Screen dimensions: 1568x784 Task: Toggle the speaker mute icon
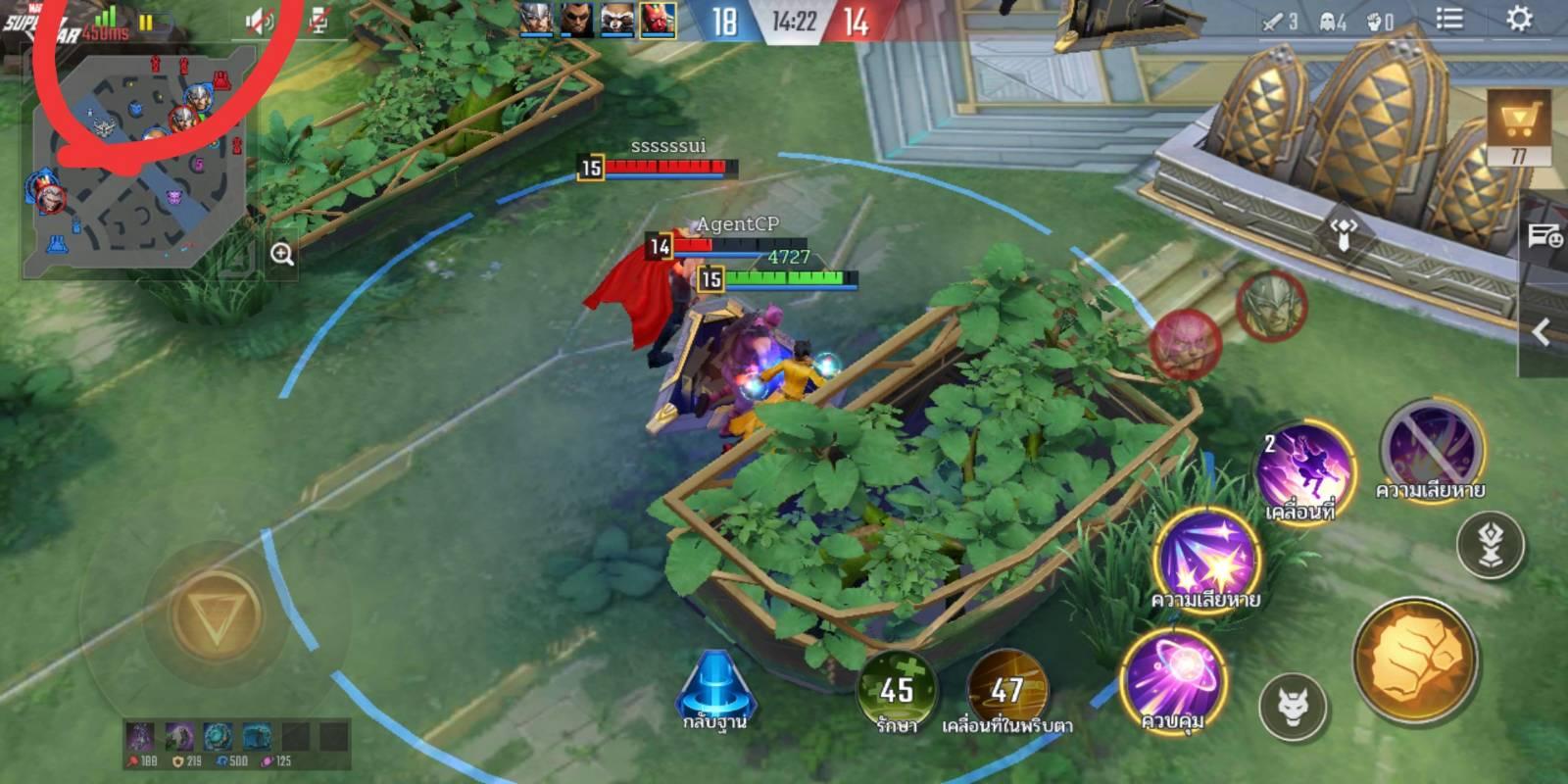pos(259,21)
